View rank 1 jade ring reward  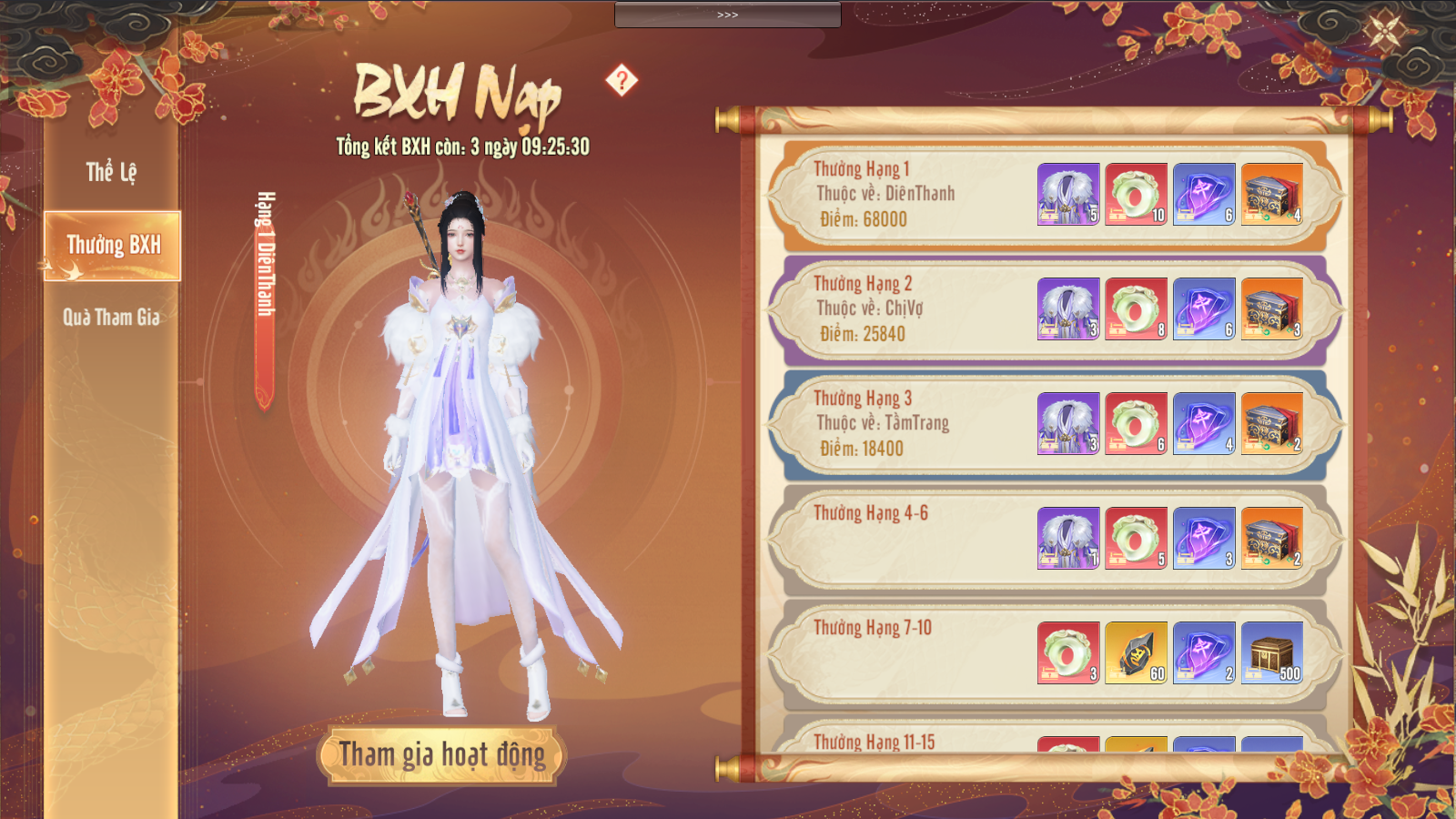coord(1136,194)
